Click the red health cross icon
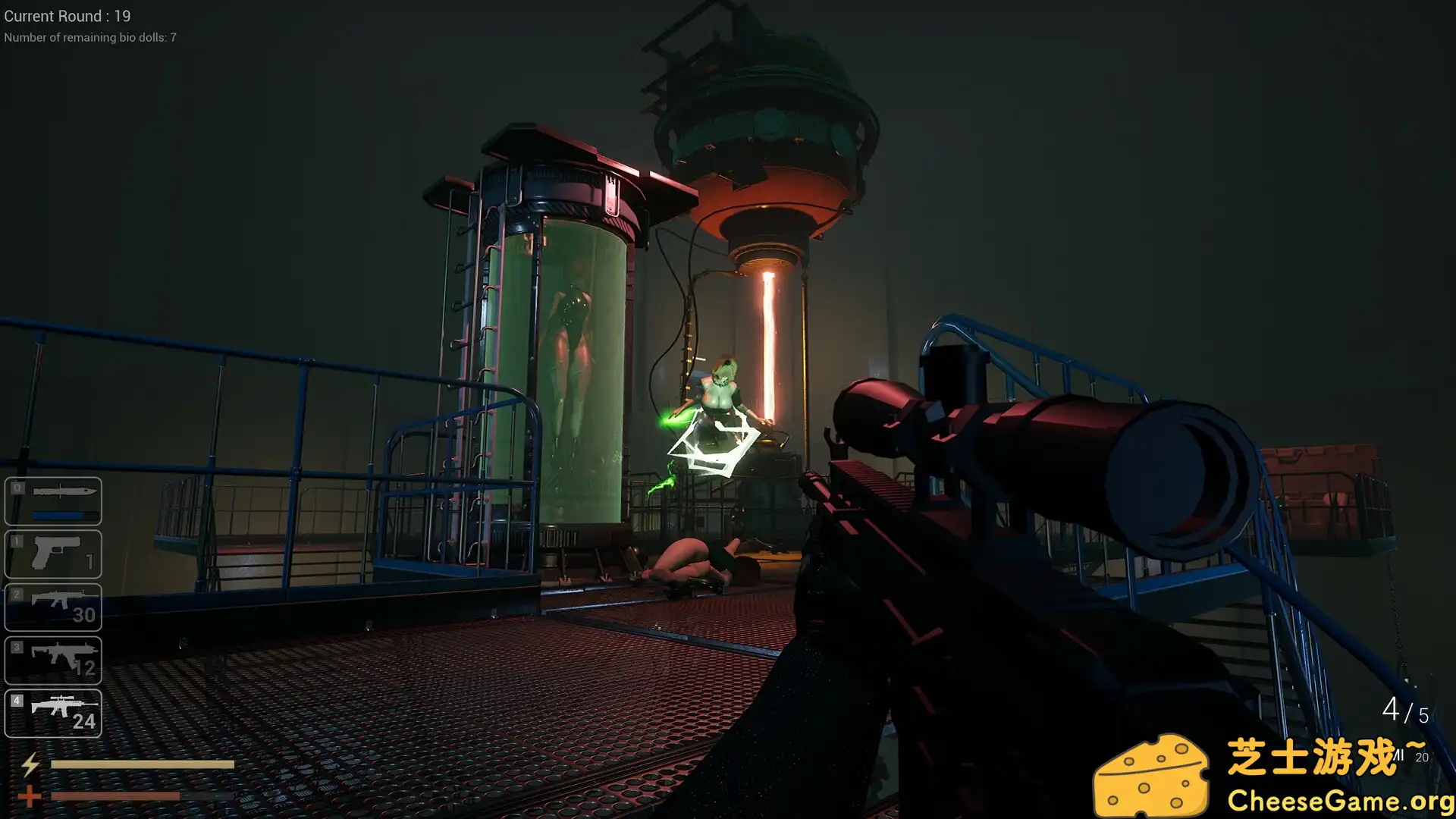Image resolution: width=1456 pixels, height=819 pixels. point(30,795)
